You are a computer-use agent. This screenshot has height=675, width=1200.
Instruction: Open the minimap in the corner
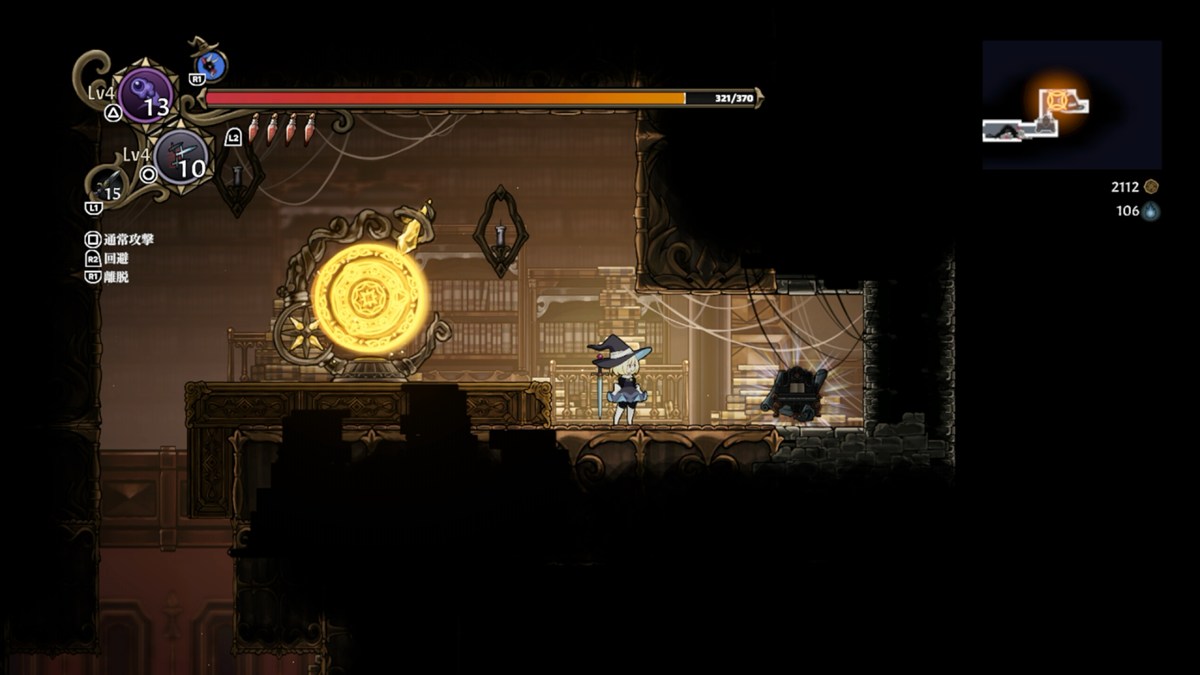(1071, 105)
